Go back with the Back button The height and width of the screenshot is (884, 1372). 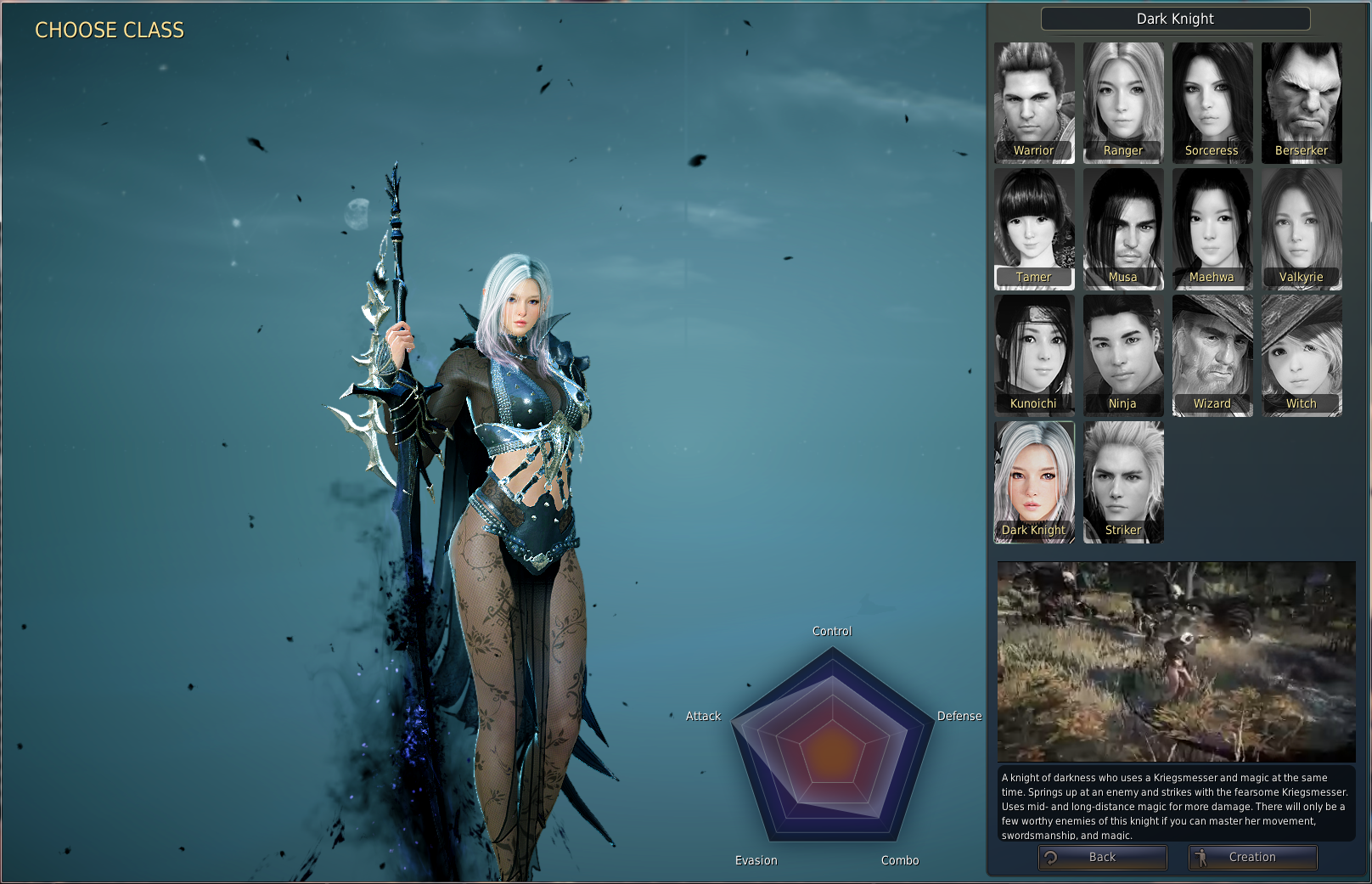coord(1102,858)
